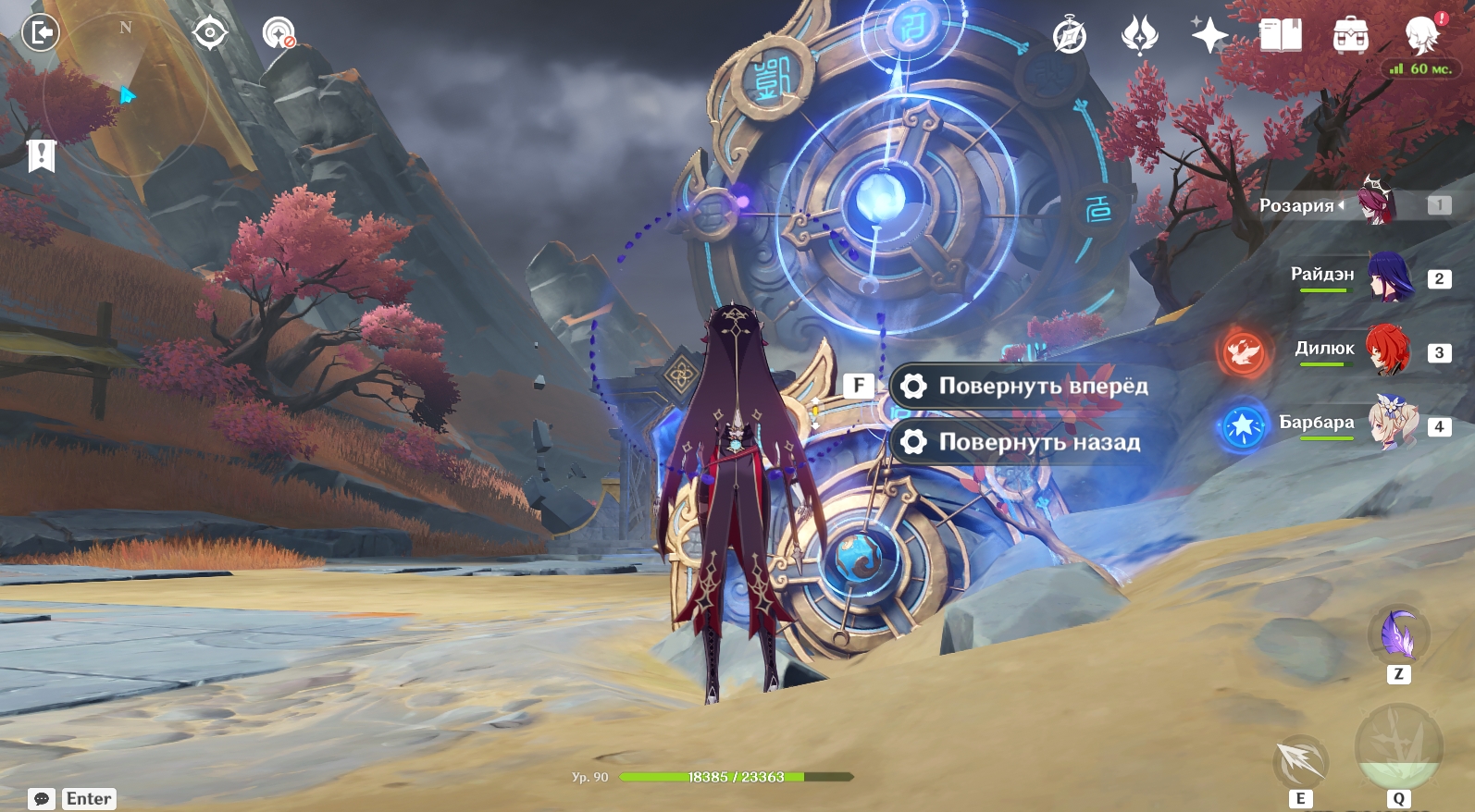Screen dimensions: 1475x812
Task: Open the four-pointed star Wish menu
Action: 1209,36
